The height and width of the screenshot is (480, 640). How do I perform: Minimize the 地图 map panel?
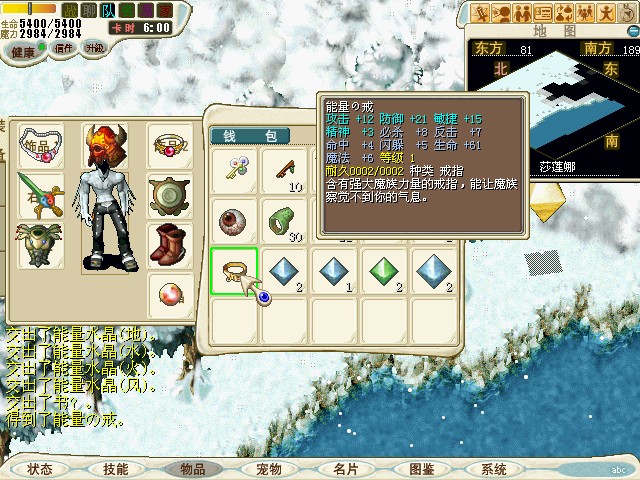pos(630,30)
